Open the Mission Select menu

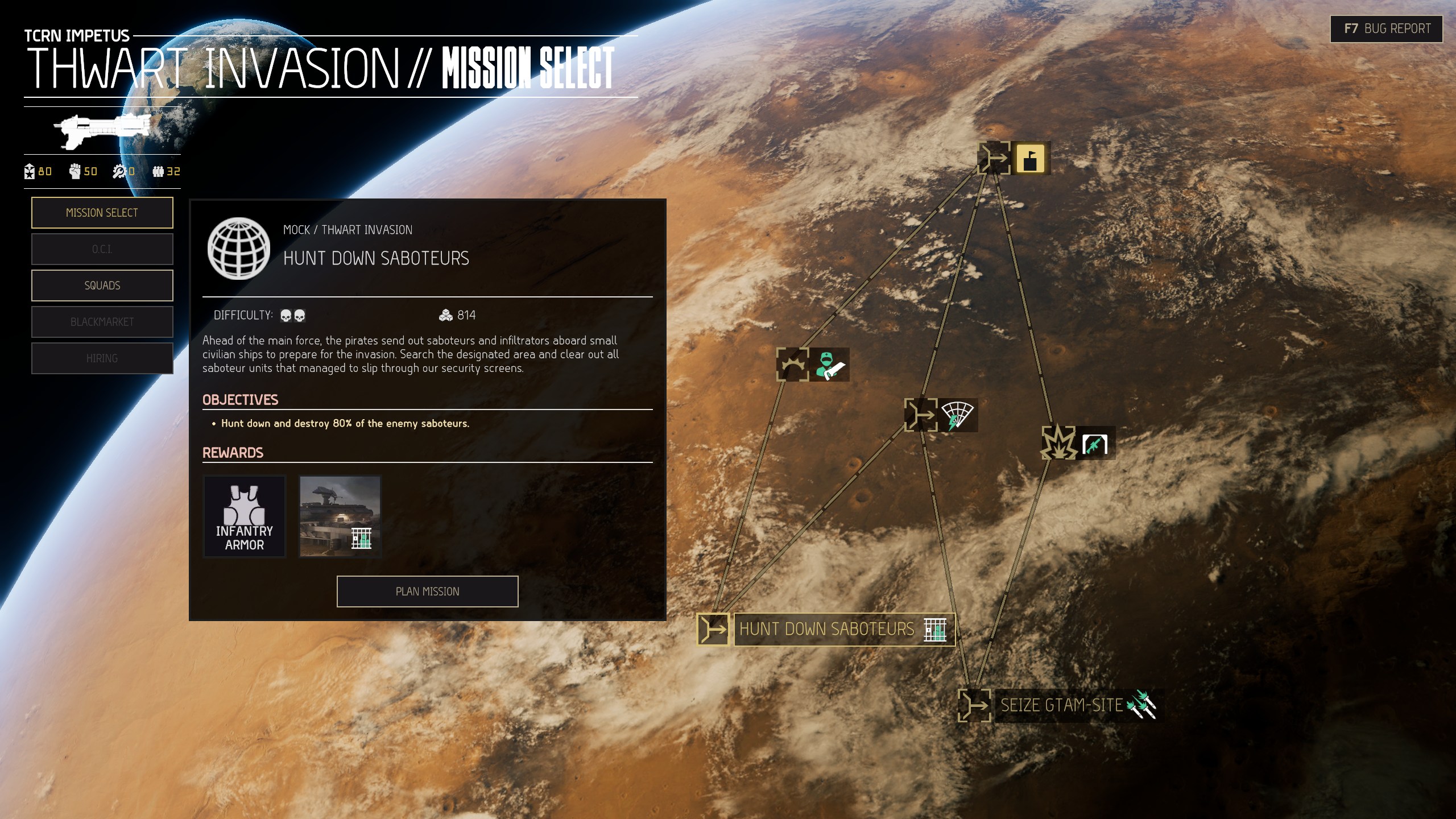[102, 213]
